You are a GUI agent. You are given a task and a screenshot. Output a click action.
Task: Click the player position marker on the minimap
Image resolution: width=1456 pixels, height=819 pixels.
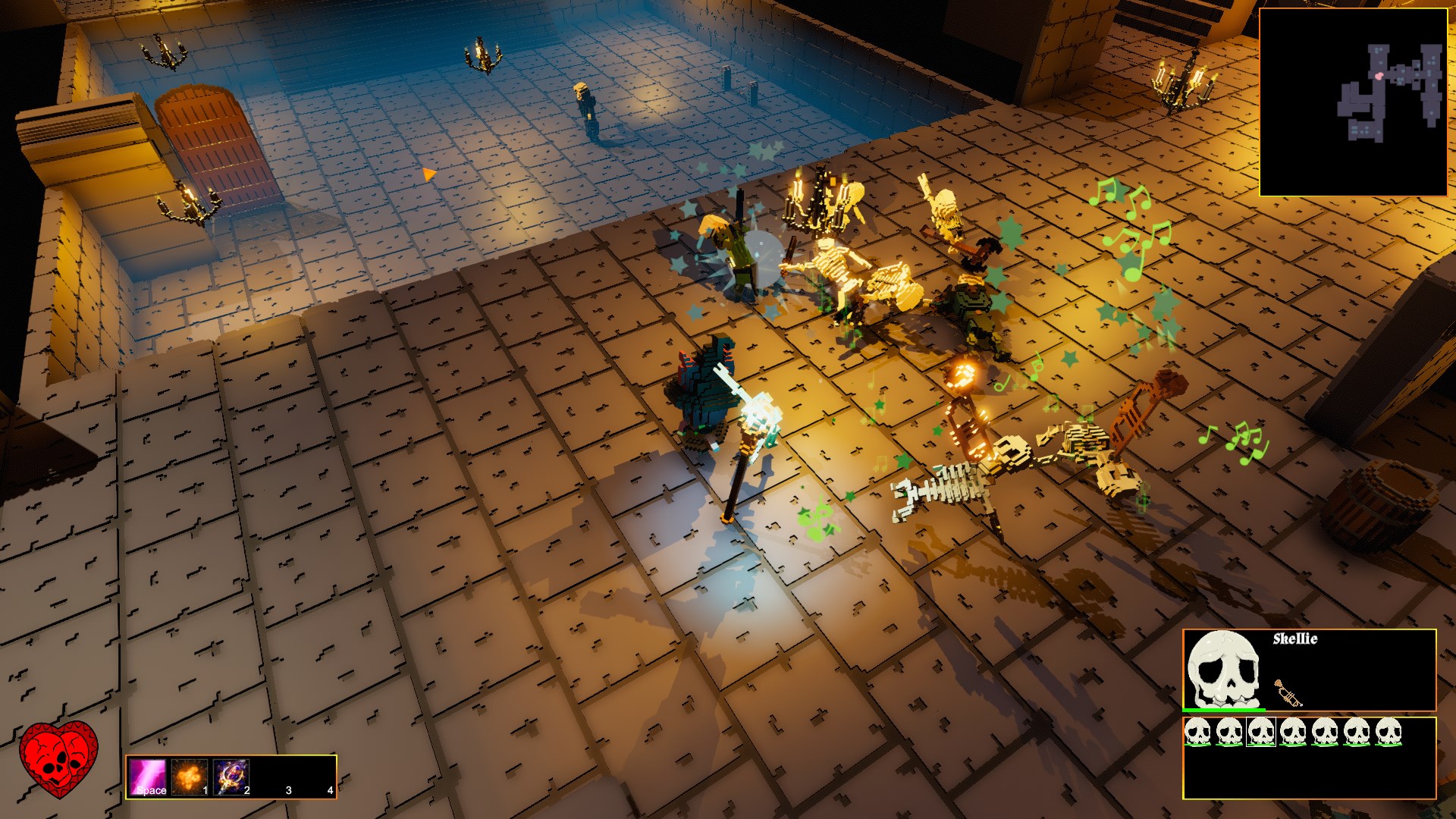1379,77
